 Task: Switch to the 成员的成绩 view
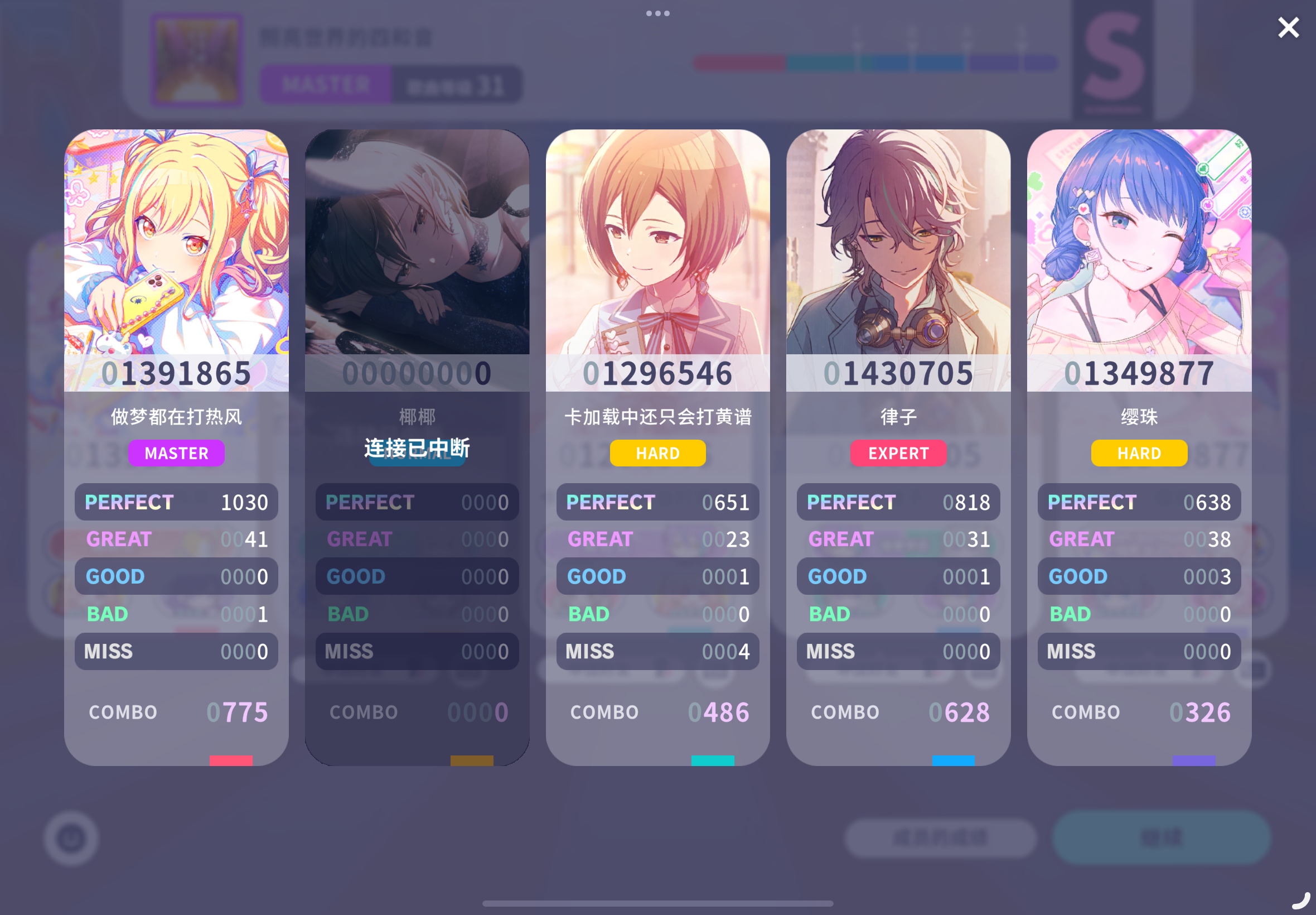click(x=941, y=838)
